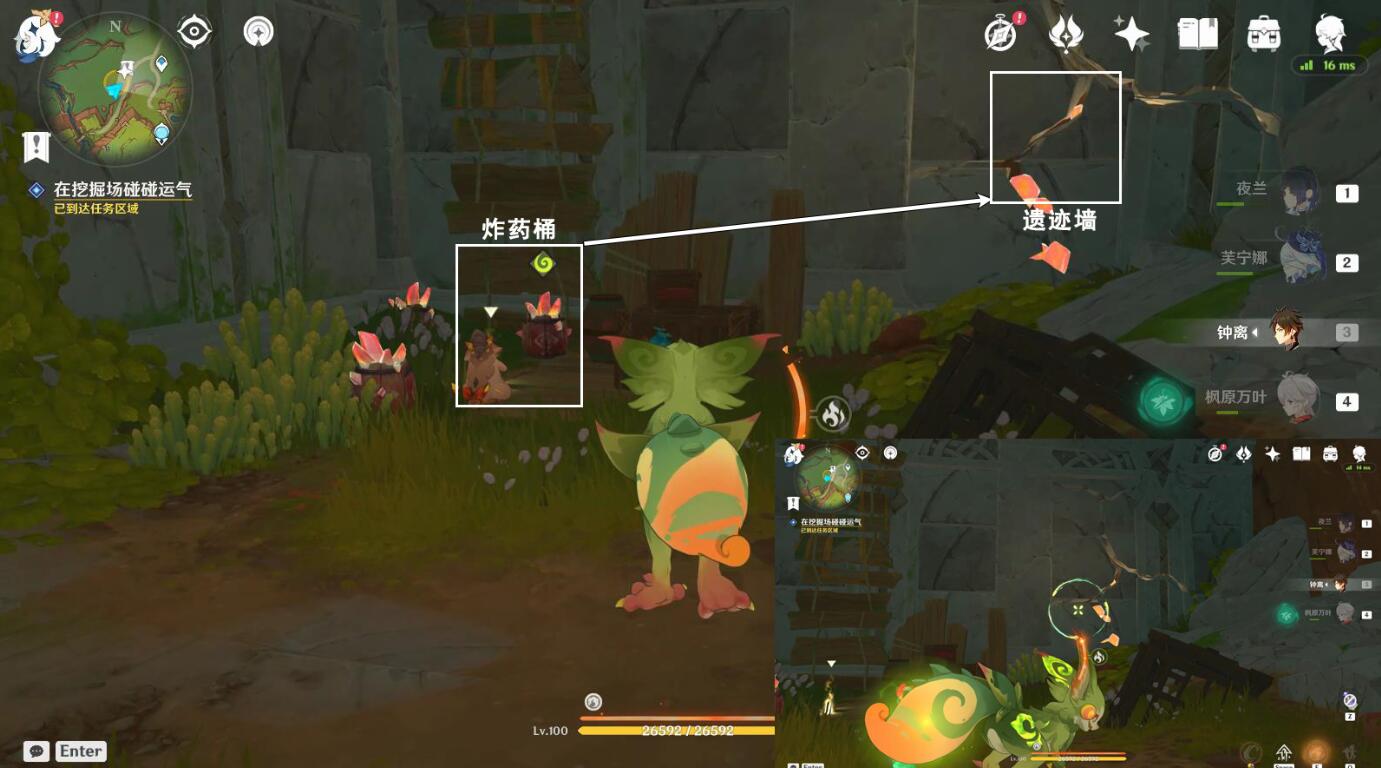This screenshot has width=1381, height=768.
Task: Open the quest log exclamation icon
Action: click(37, 147)
